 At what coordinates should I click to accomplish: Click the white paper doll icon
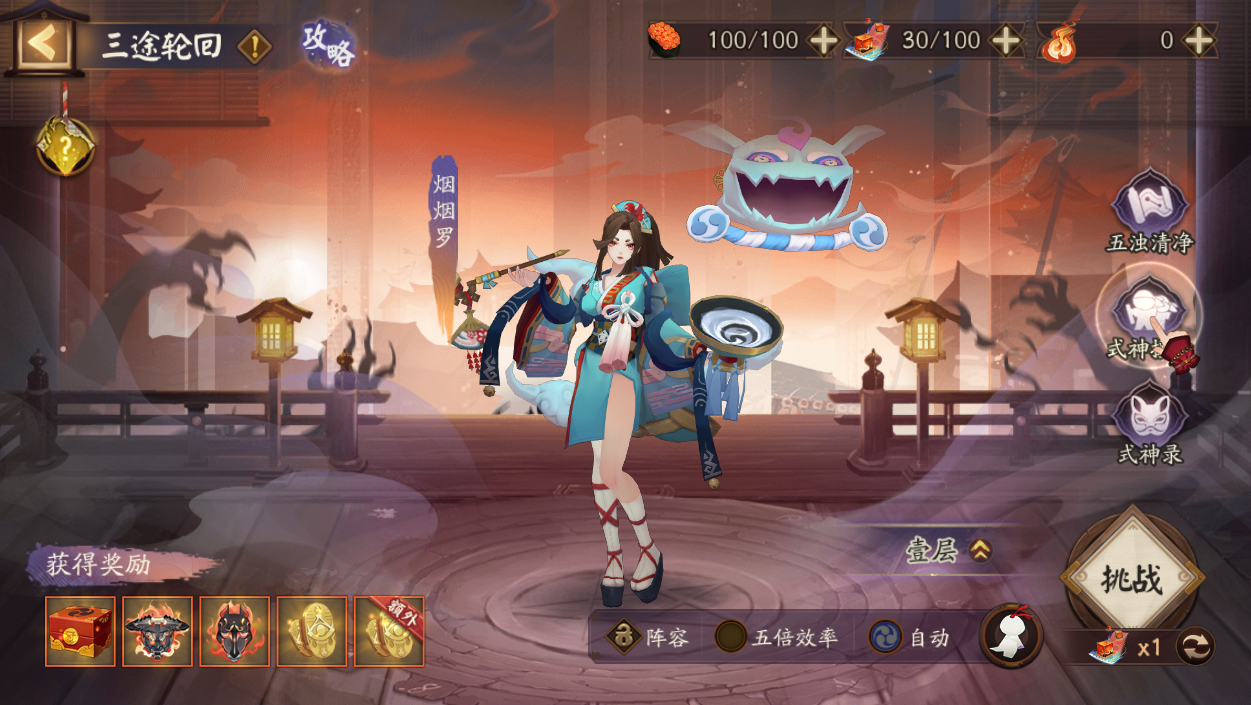(1011, 636)
